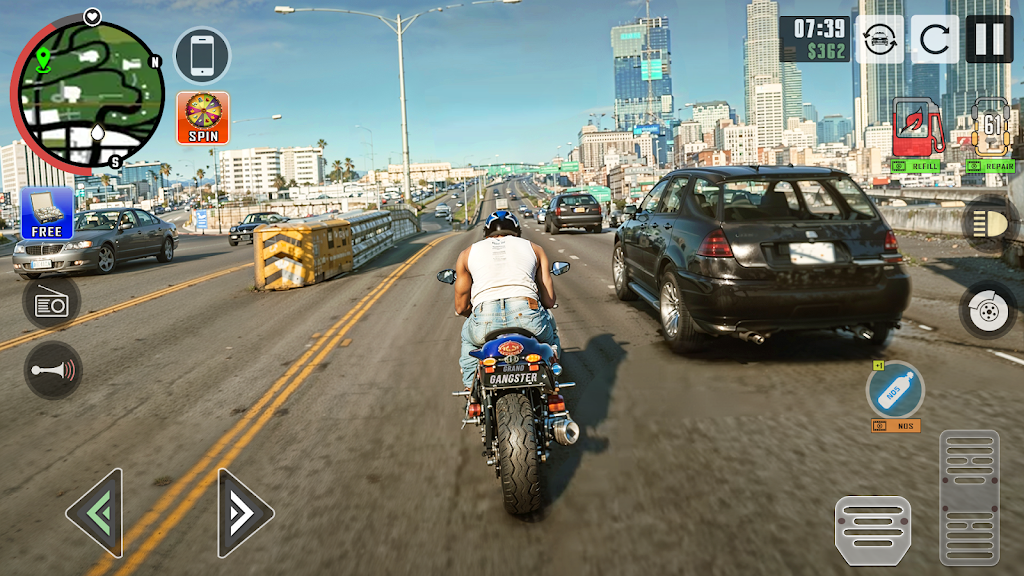Click the green REFILL button under the fuel pump
Image resolution: width=1024 pixels, height=576 pixels.
914,167
